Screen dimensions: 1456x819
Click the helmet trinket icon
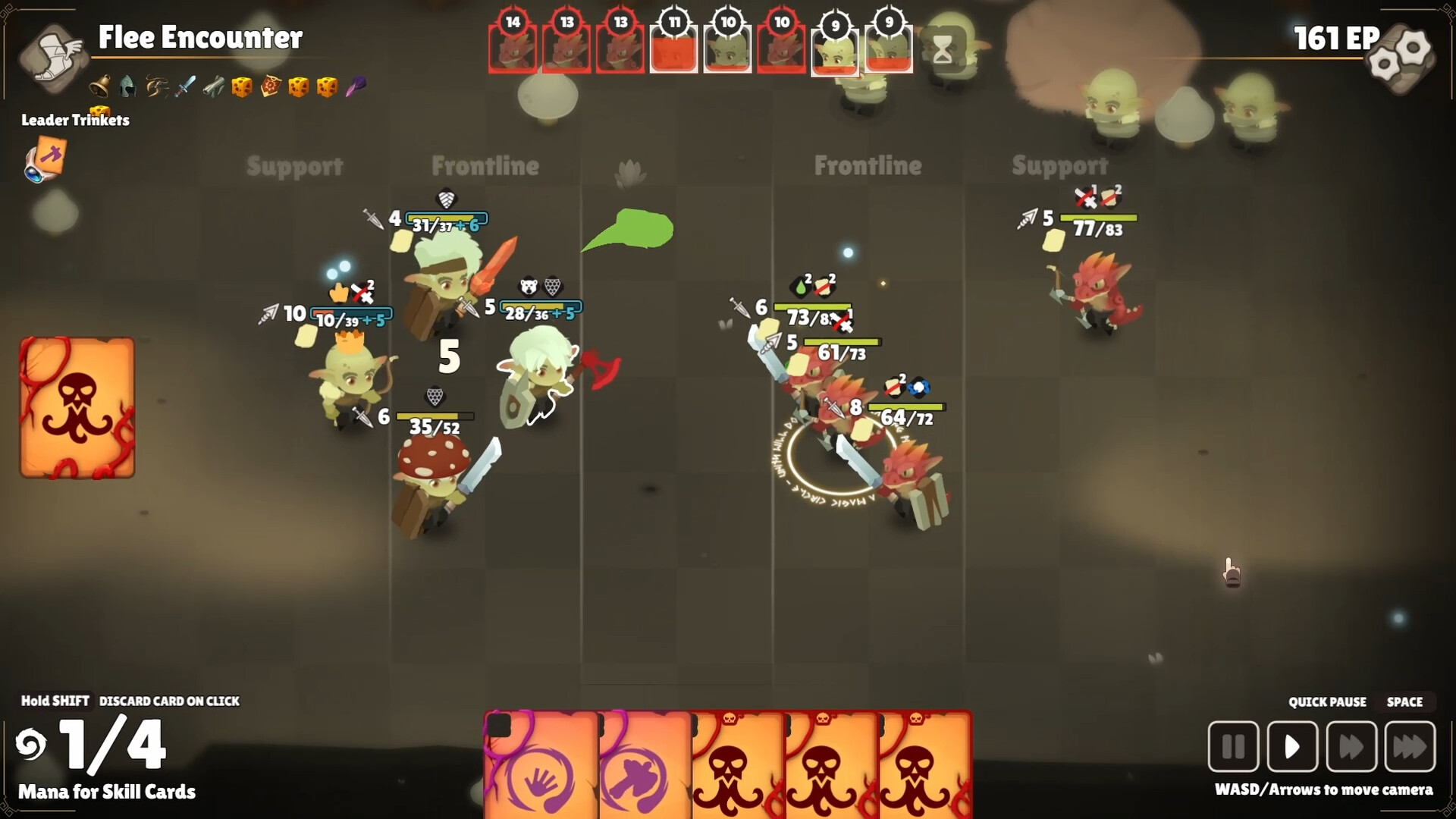127,87
